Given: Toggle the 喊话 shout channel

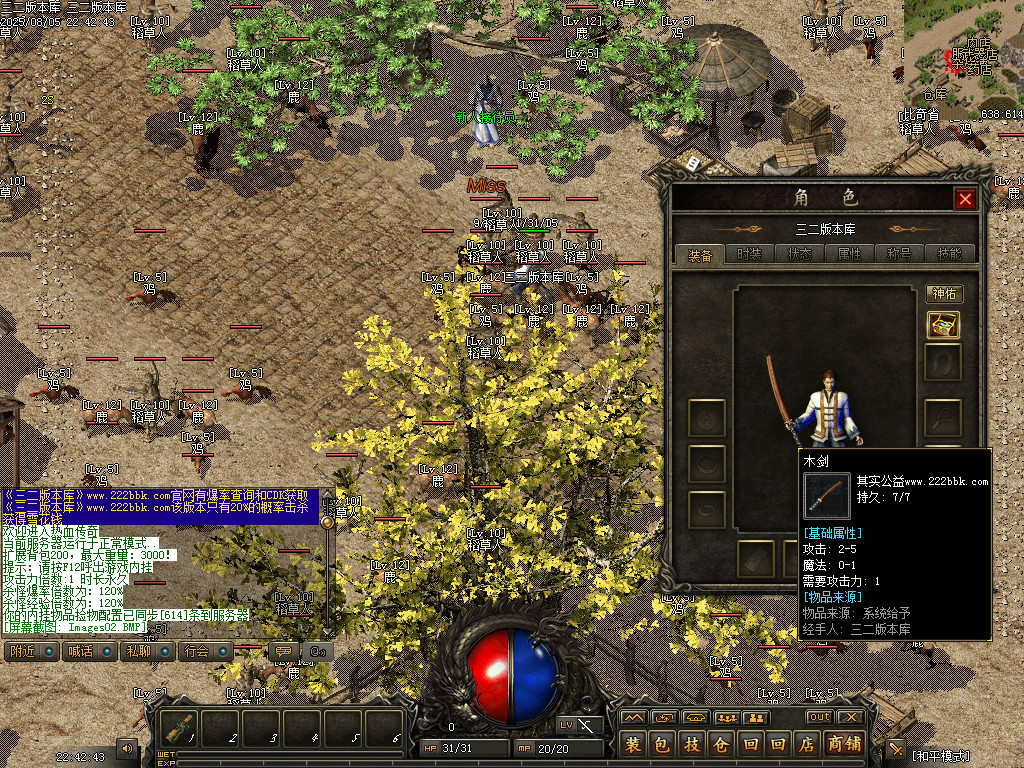Looking at the screenshot, I should [85, 651].
